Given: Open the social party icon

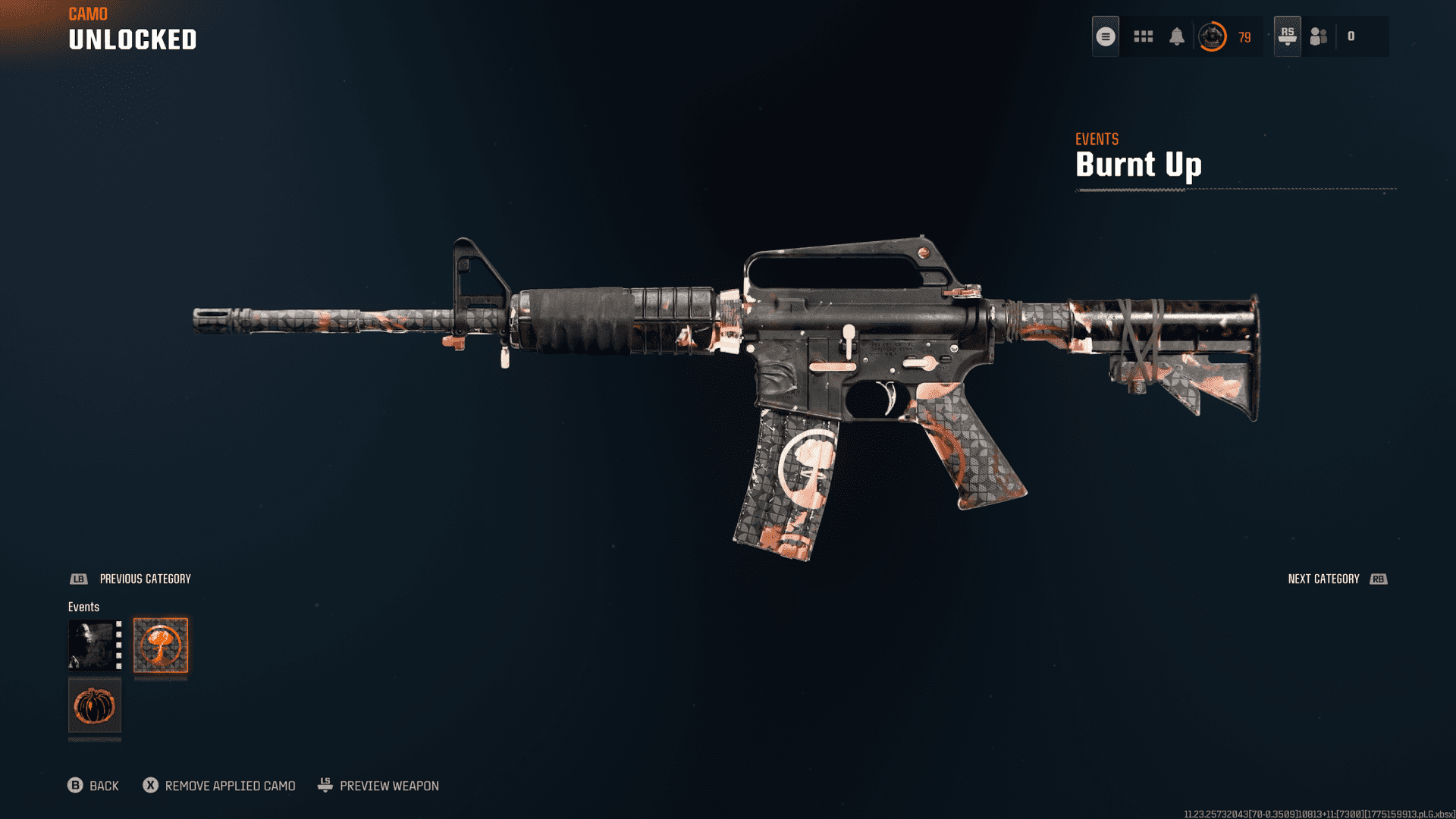Looking at the screenshot, I should (1319, 36).
